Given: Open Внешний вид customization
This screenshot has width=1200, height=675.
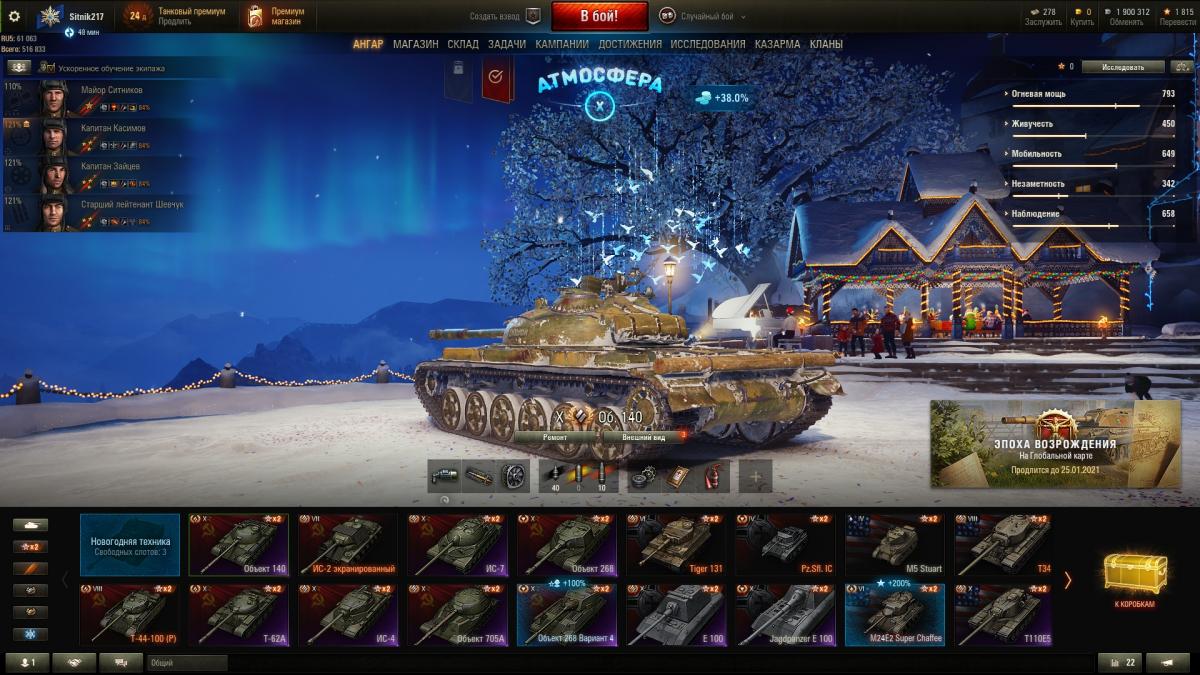Looking at the screenshot, I should (x=644, y=437).
